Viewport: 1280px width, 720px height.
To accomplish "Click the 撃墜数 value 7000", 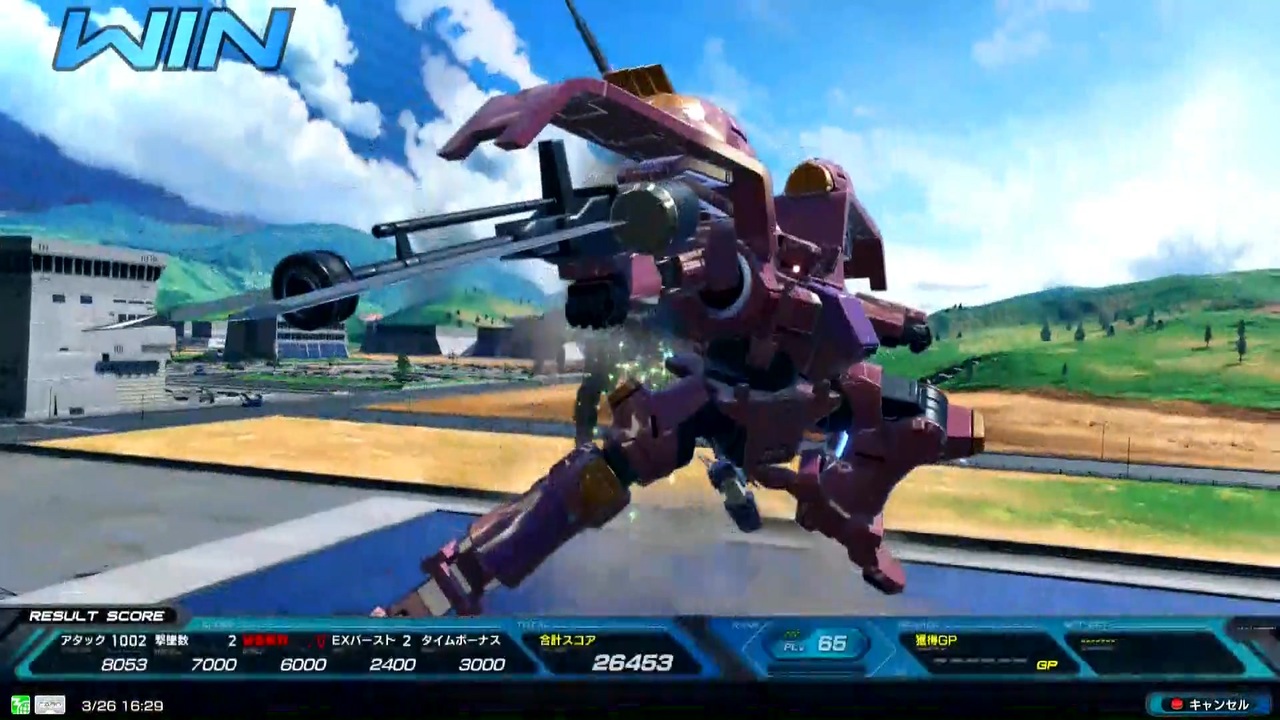I will pyautogui.click(x=214, y=664).
